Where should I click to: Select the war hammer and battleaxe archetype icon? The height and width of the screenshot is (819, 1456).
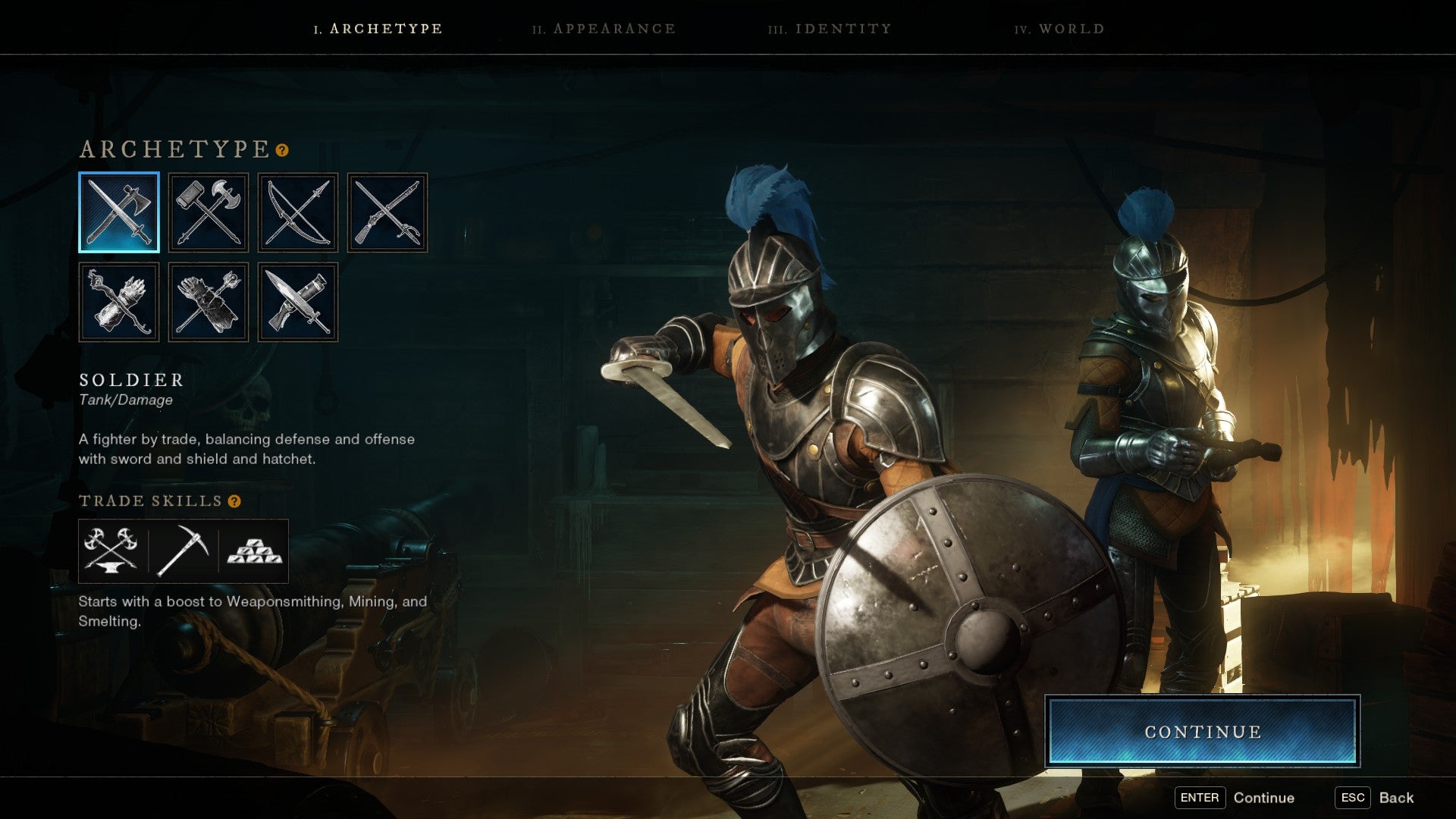[209, 212]
